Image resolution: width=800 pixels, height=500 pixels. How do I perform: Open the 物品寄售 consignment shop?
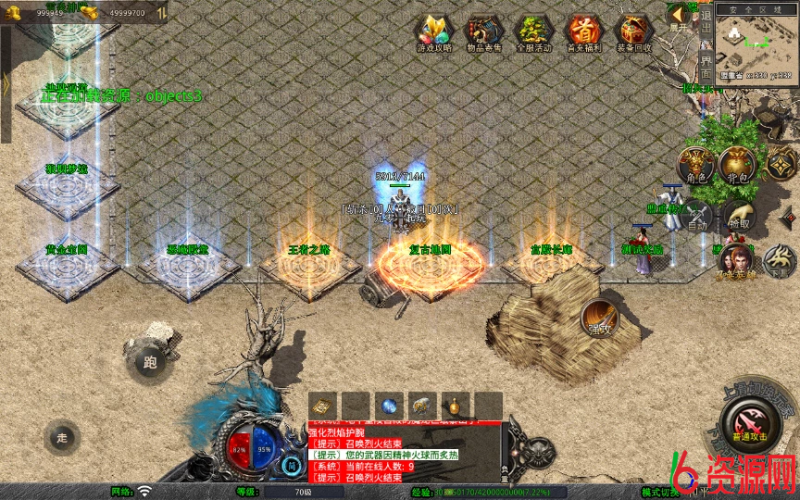pos(484,31)
